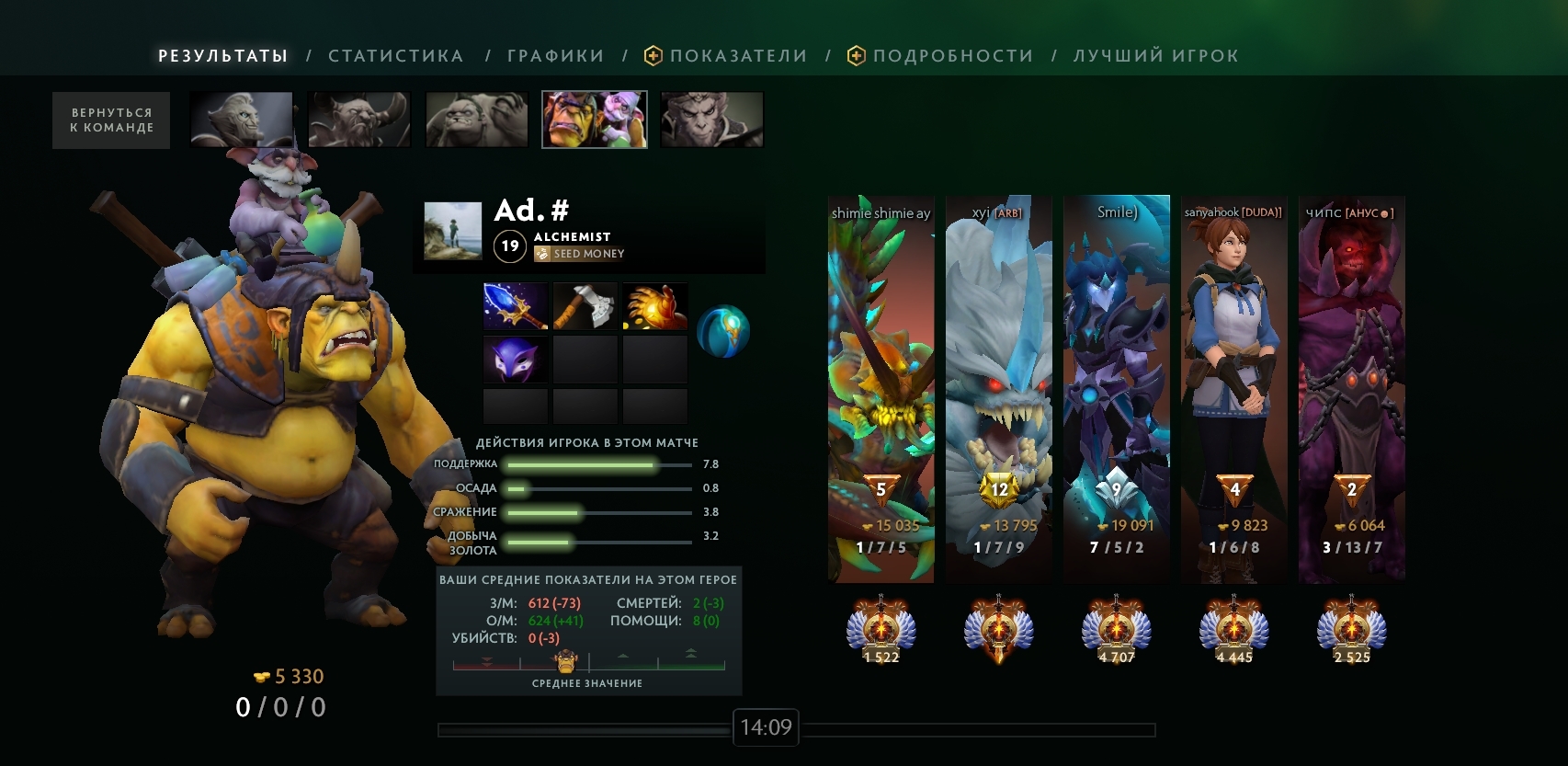Select the round blue neutral item
The width and height of the screenshot is (1568, 766).
723,331
